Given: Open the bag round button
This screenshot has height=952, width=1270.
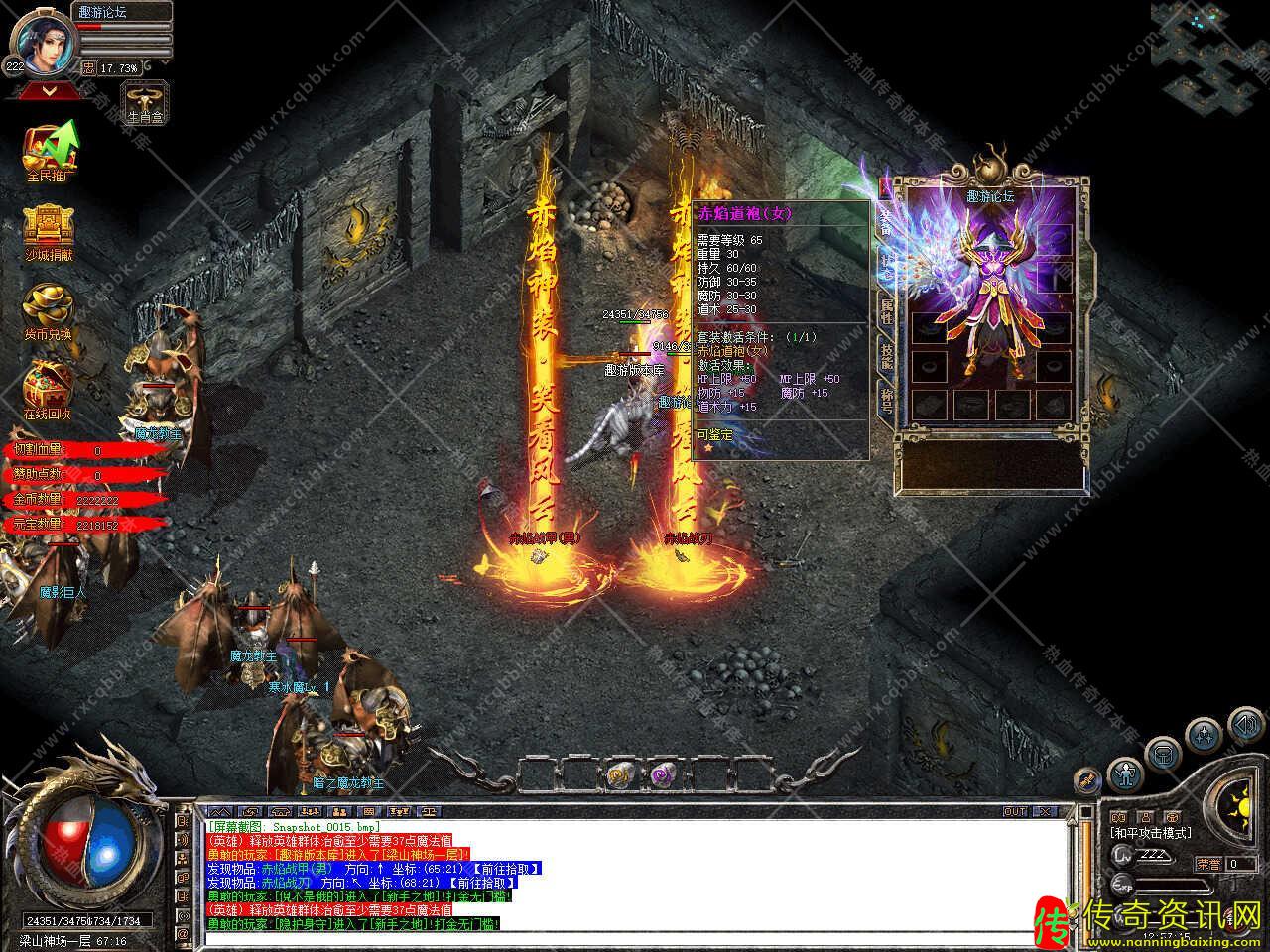Looking at the screenshot, I should [1162, 753].
